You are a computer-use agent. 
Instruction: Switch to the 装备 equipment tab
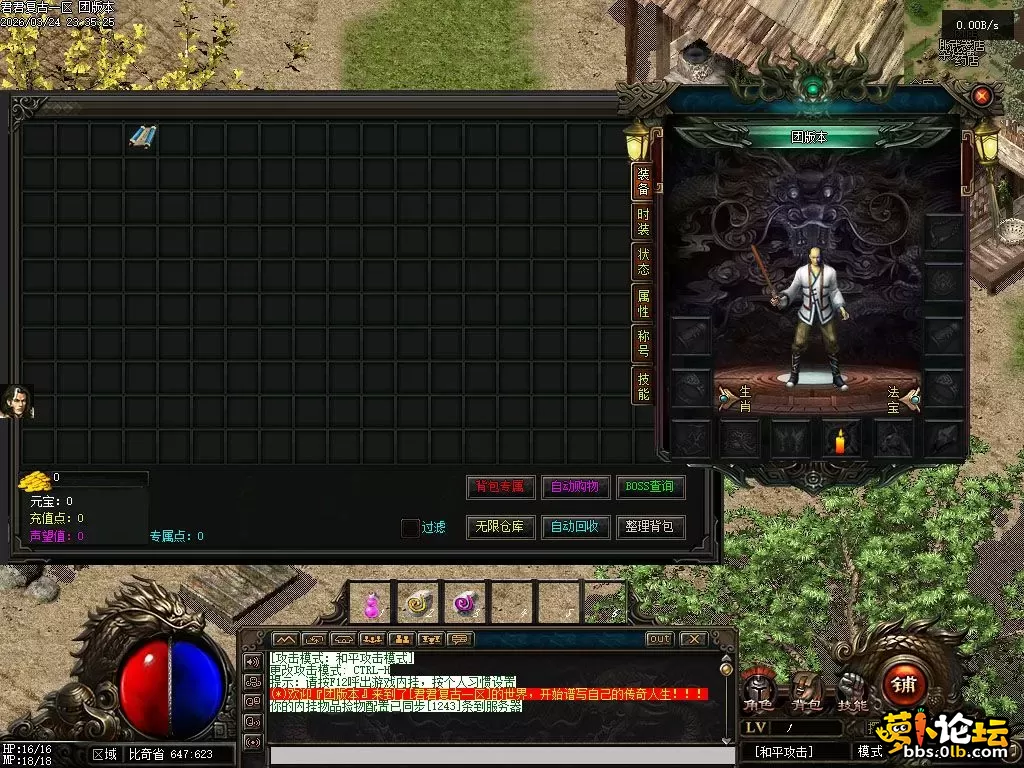click(643, 180)
